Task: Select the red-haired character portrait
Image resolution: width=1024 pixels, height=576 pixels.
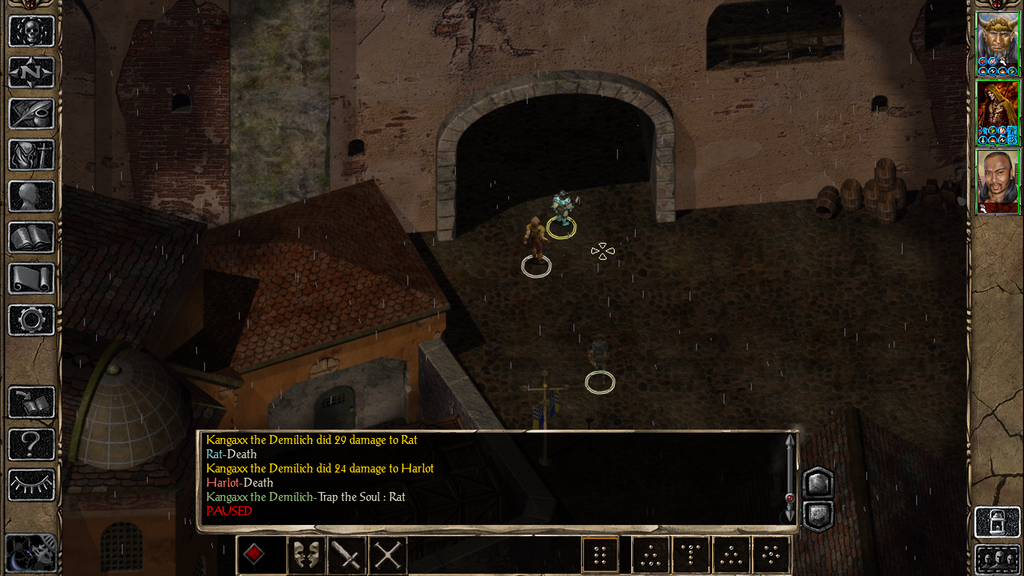Action: coord(997,111)
